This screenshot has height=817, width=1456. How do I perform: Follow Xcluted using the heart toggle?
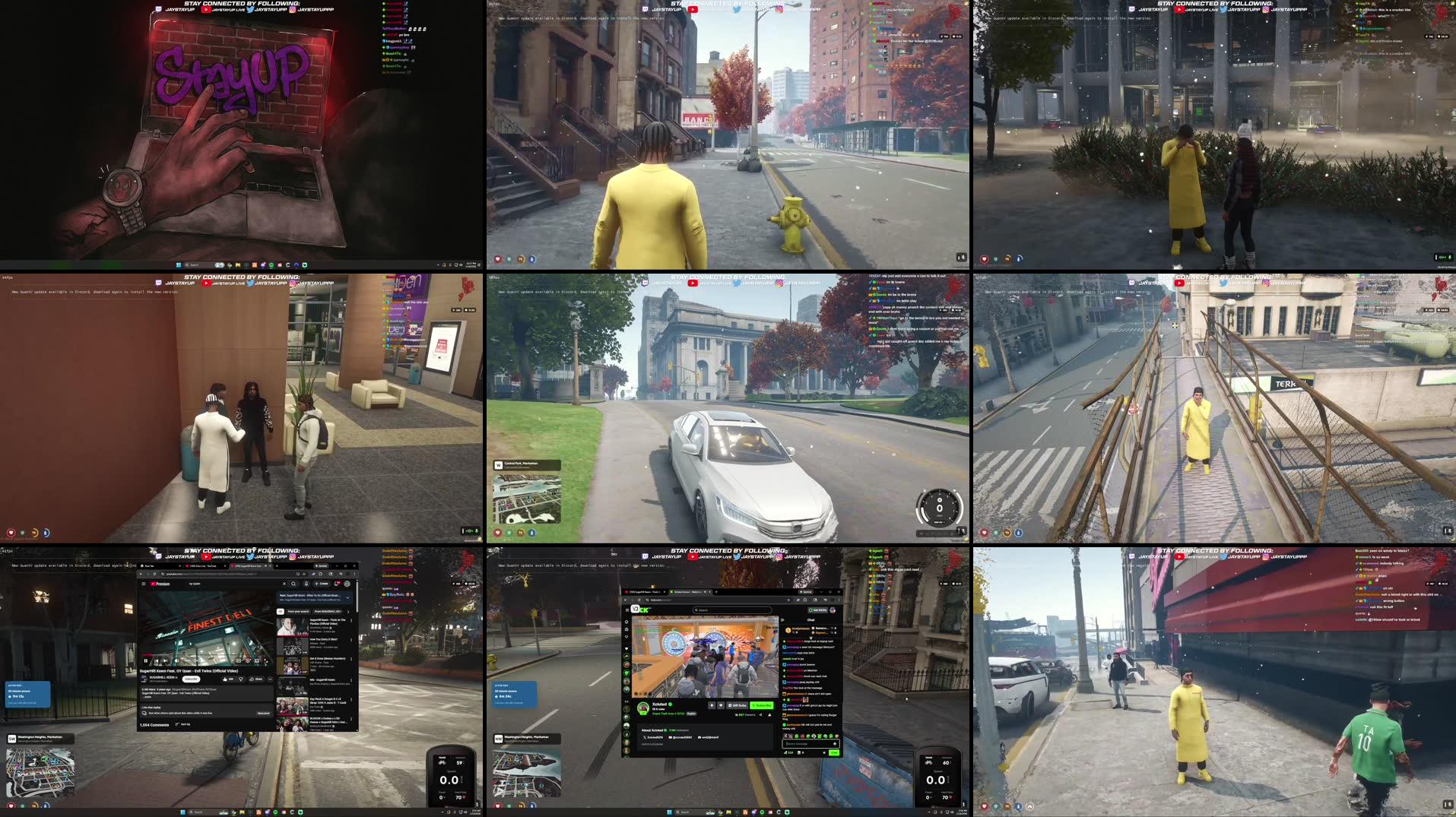720,705
